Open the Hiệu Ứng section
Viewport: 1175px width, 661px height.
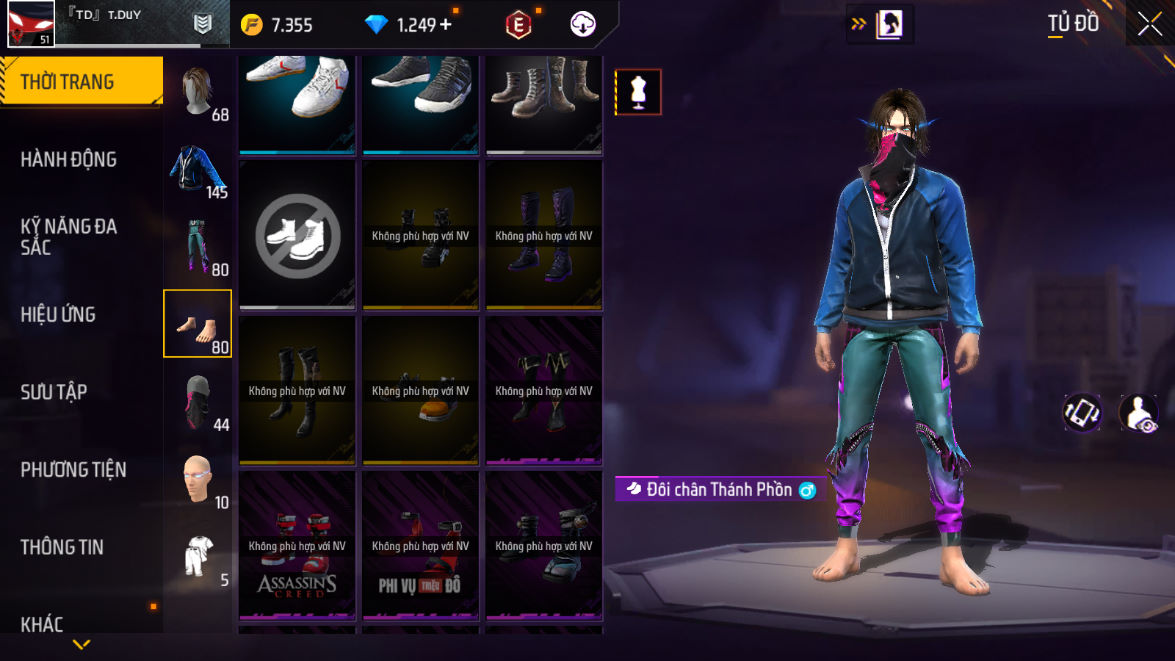coord(60,314)
